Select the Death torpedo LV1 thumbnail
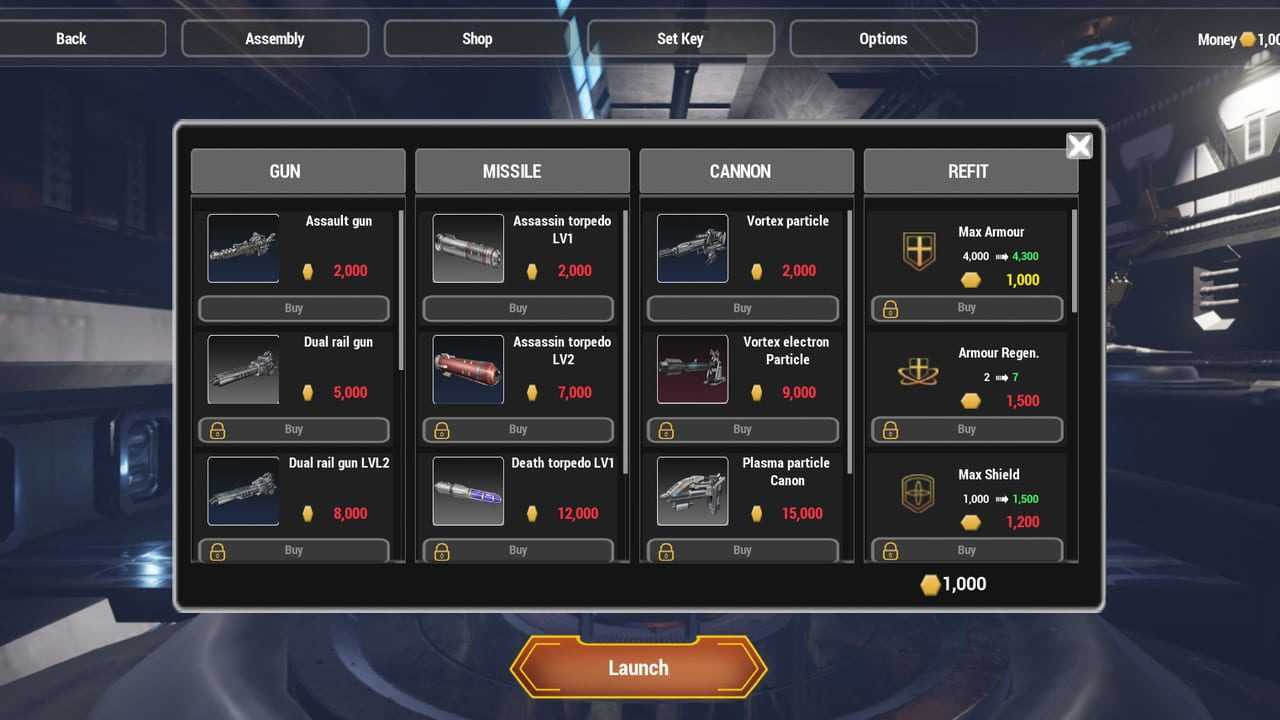This screenshot has height=720, width=1280. point(468,491)
